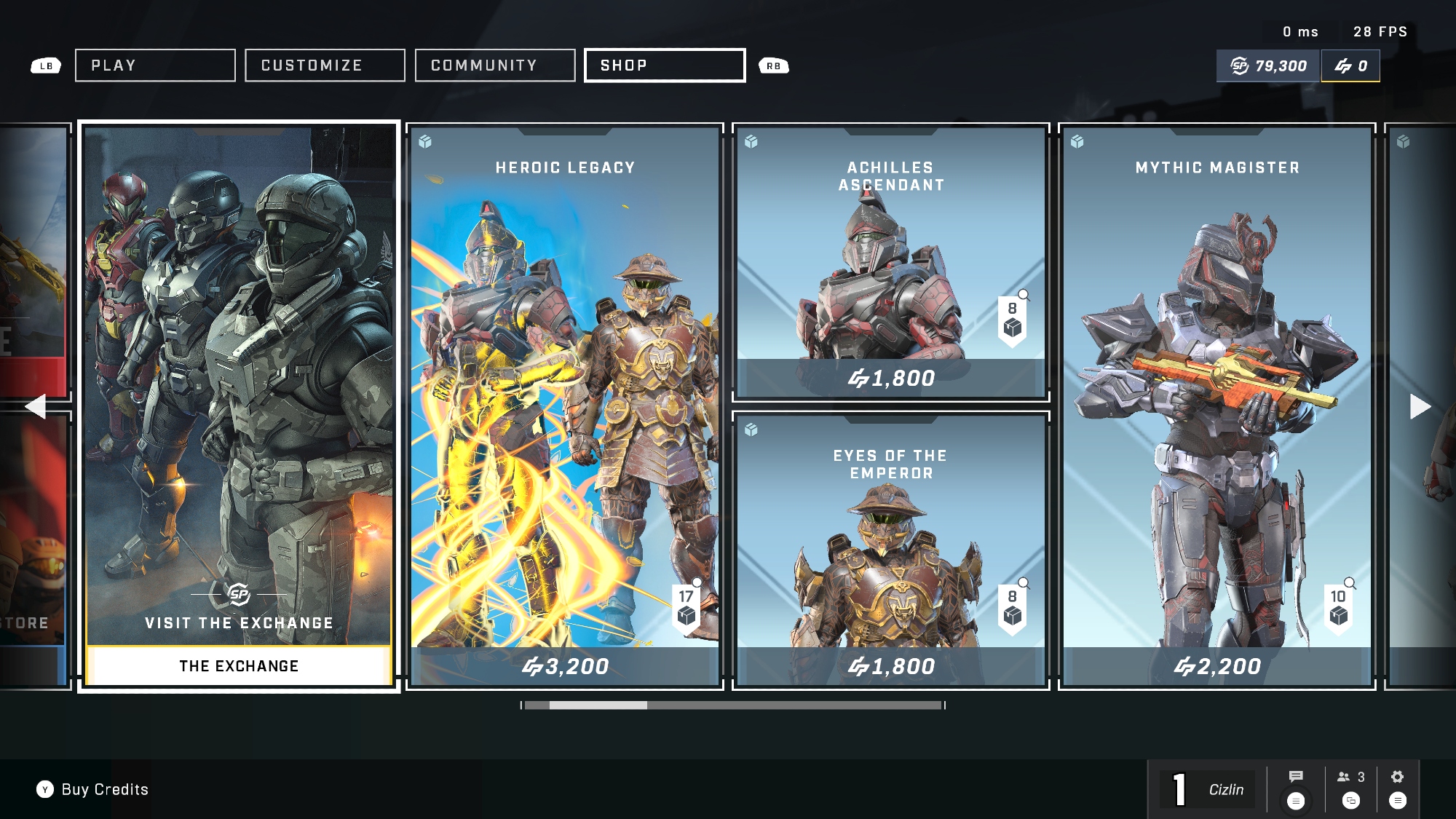Select the Shop tab
Viewport: 1456px width, 819px height.
665,66
